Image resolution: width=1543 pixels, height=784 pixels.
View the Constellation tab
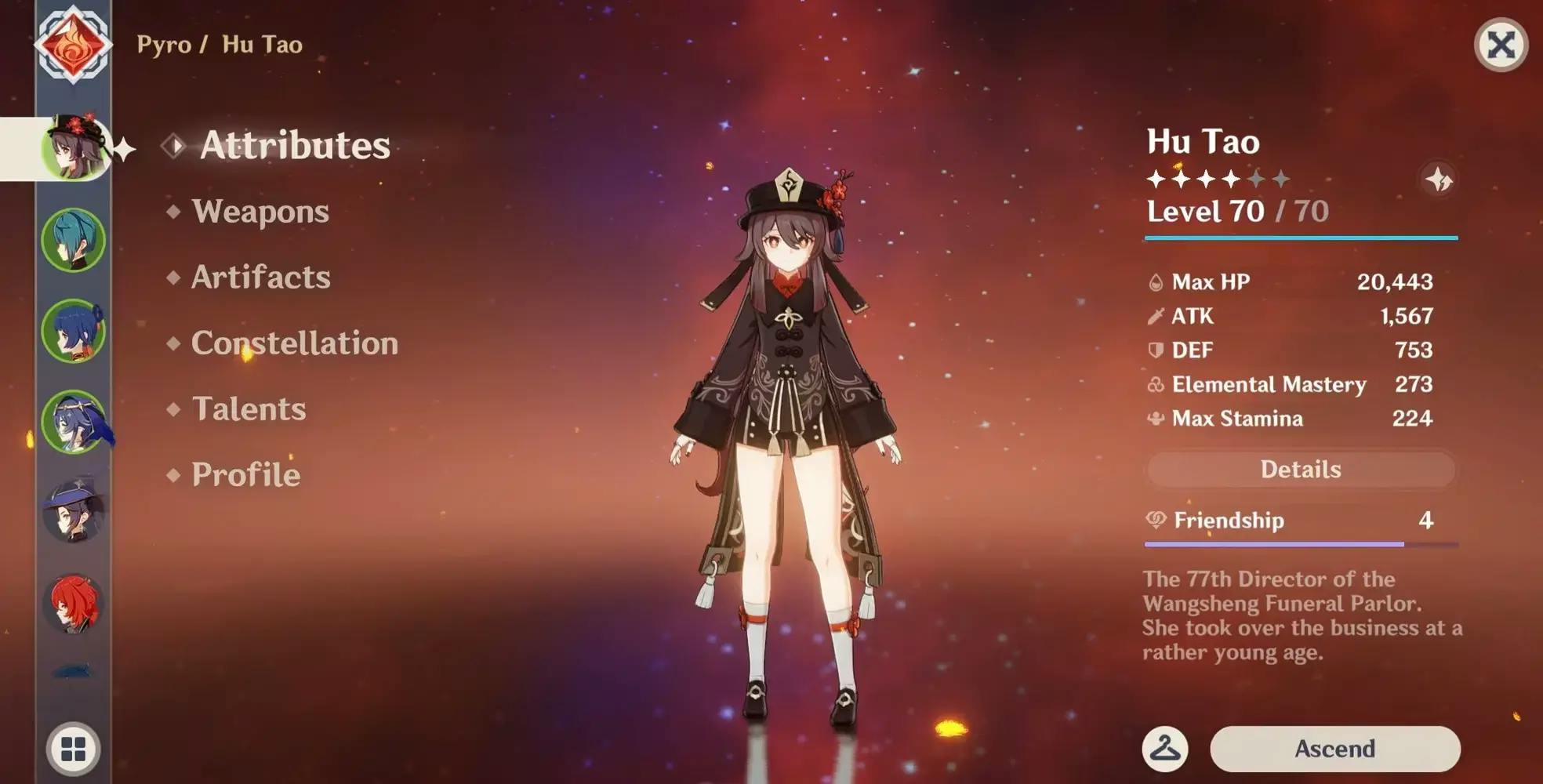point(294,343)
